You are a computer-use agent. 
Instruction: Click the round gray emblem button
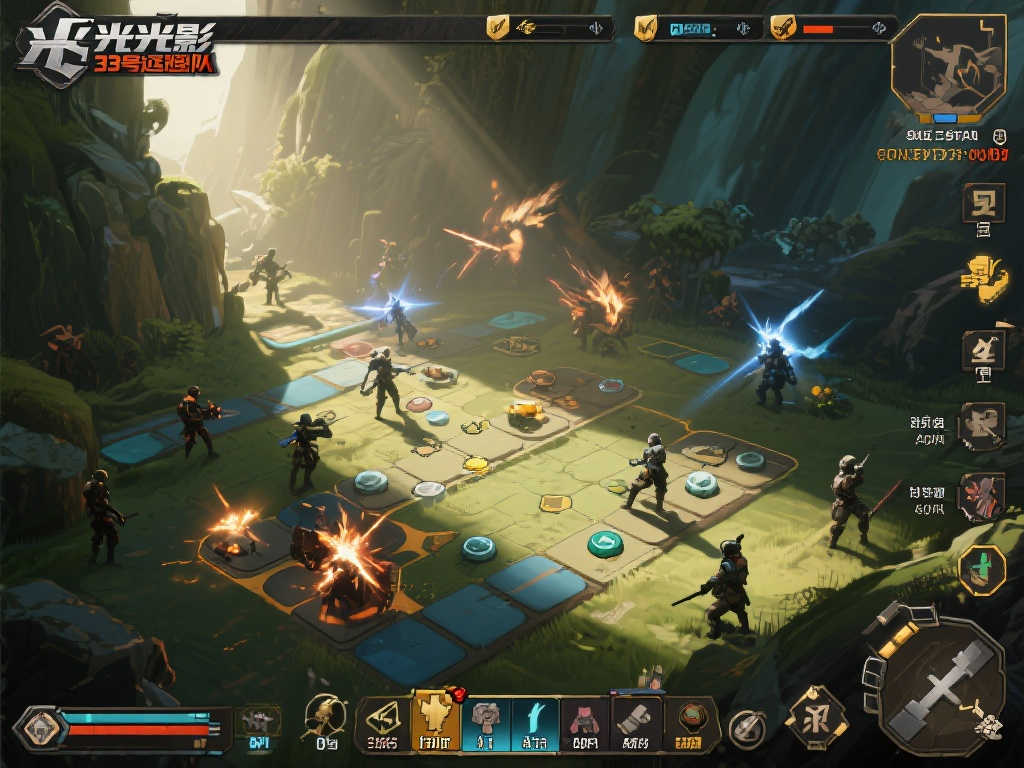pyautogui.click(x=746, y=728)
